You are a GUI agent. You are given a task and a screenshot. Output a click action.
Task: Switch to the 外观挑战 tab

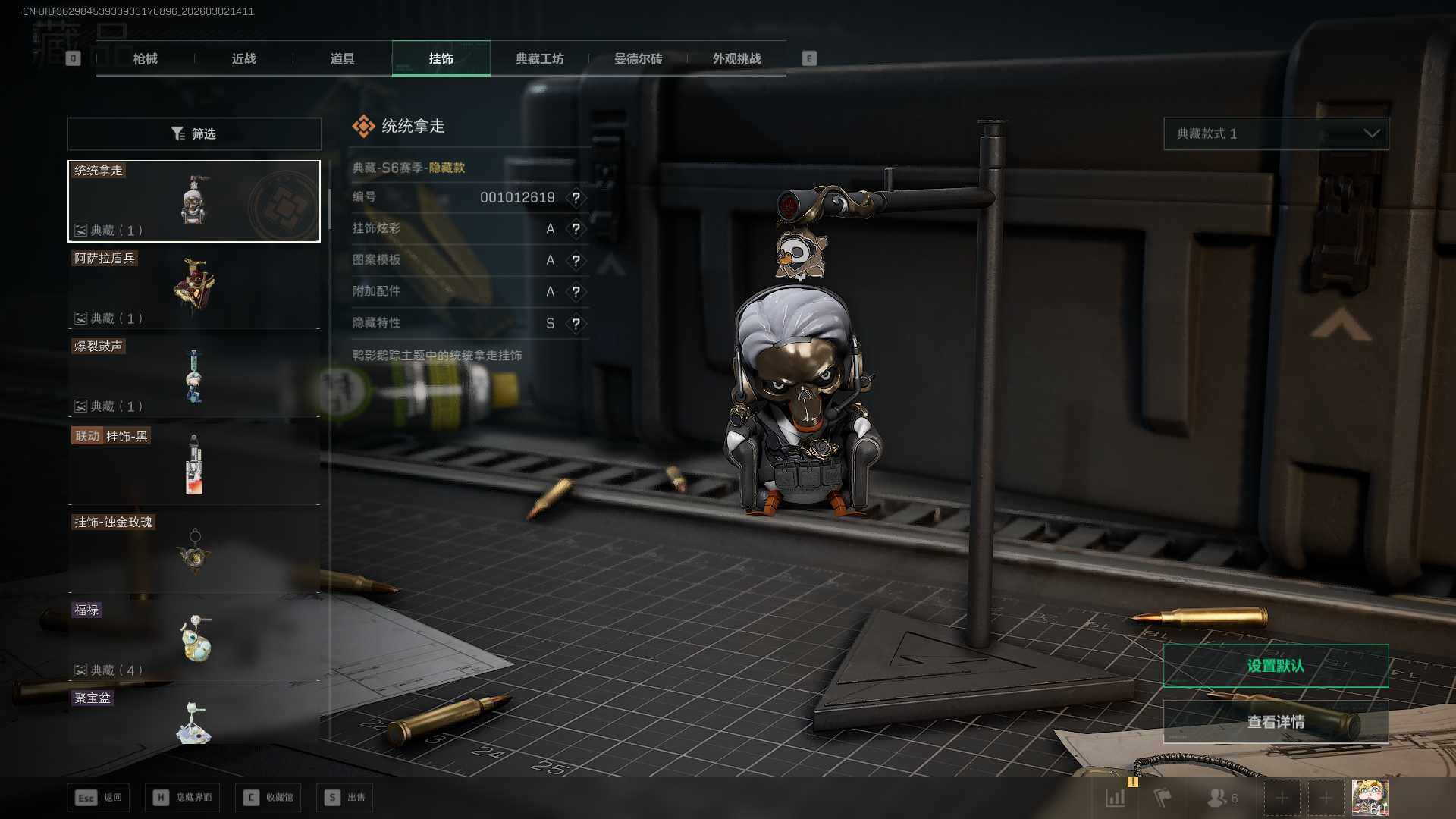[x=736, y=58]
